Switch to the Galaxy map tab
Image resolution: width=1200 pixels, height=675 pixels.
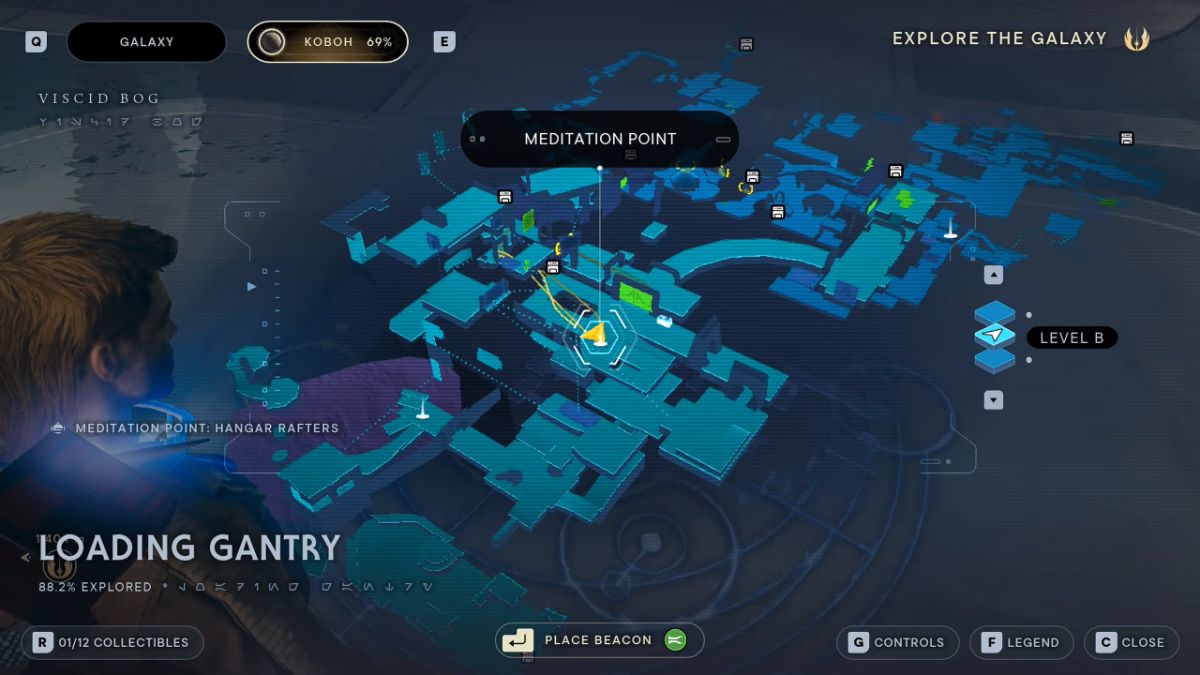(146, 42)
